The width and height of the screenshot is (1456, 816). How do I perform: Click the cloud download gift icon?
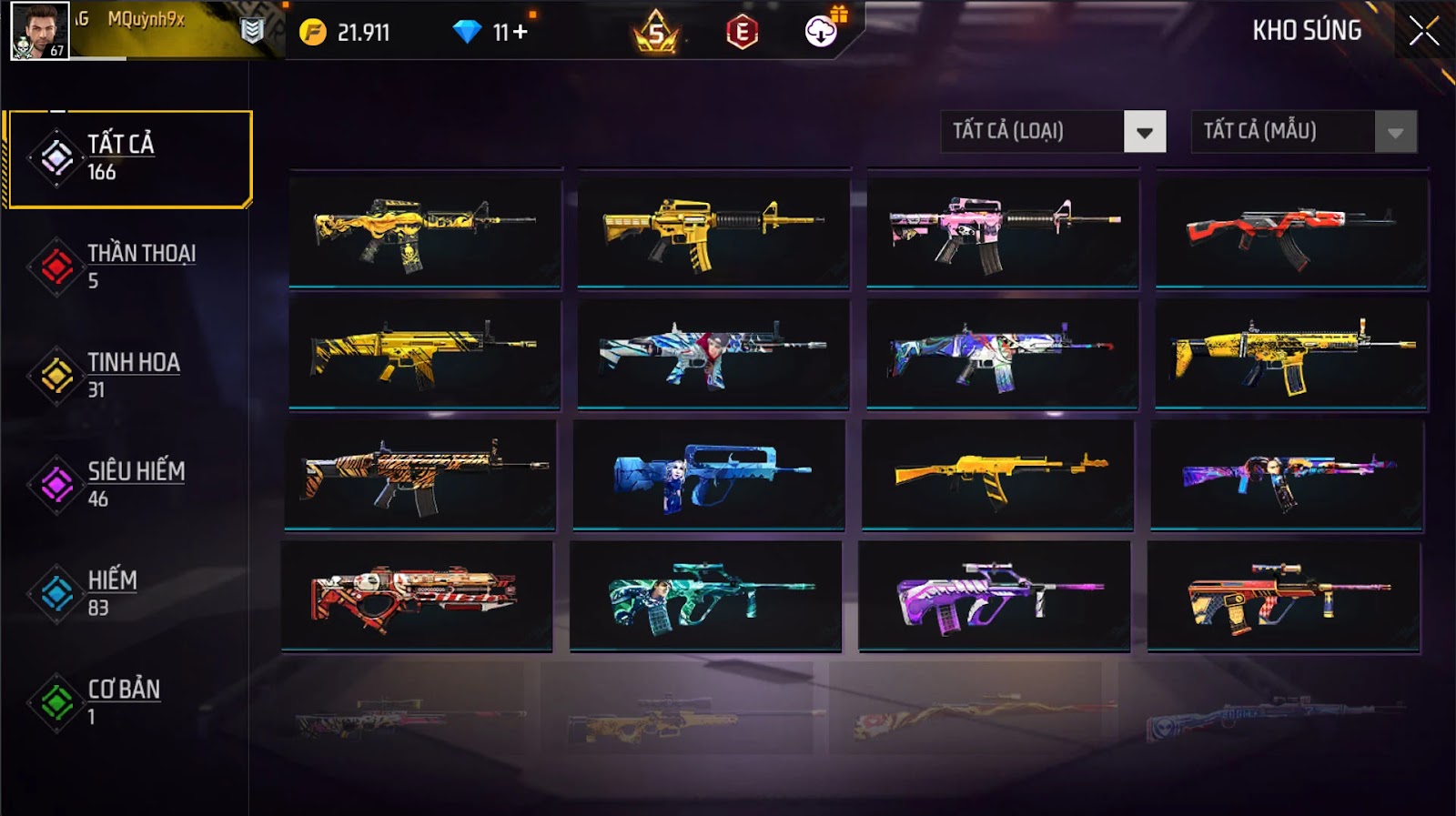pos(822,32)
